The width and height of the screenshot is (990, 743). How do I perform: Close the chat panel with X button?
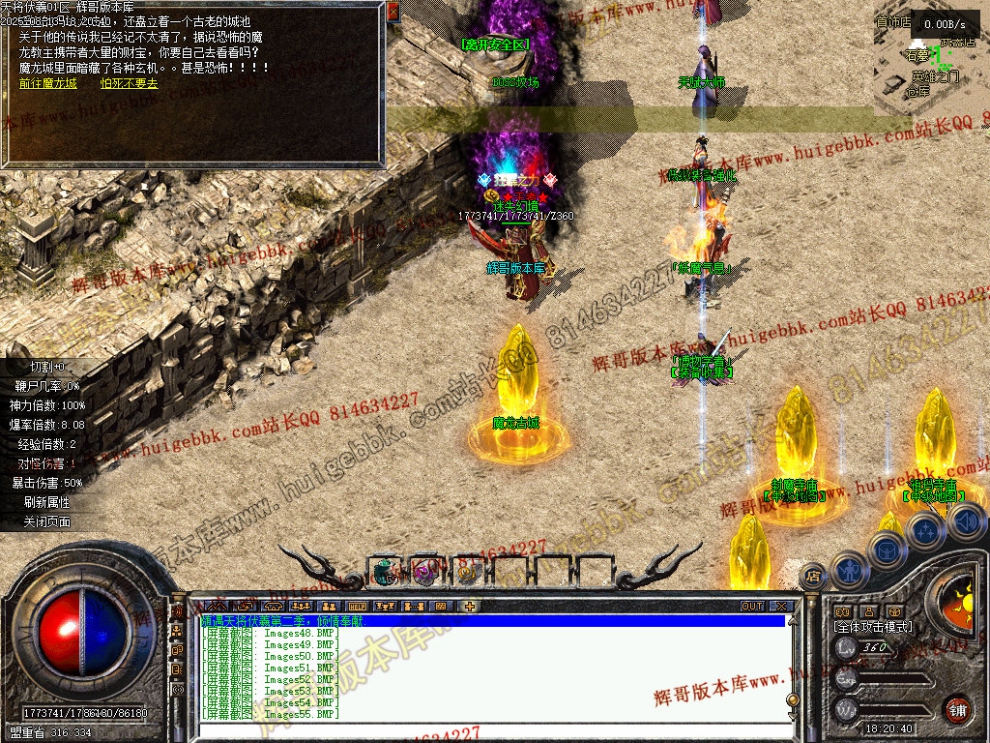click(x=782, y=606)
